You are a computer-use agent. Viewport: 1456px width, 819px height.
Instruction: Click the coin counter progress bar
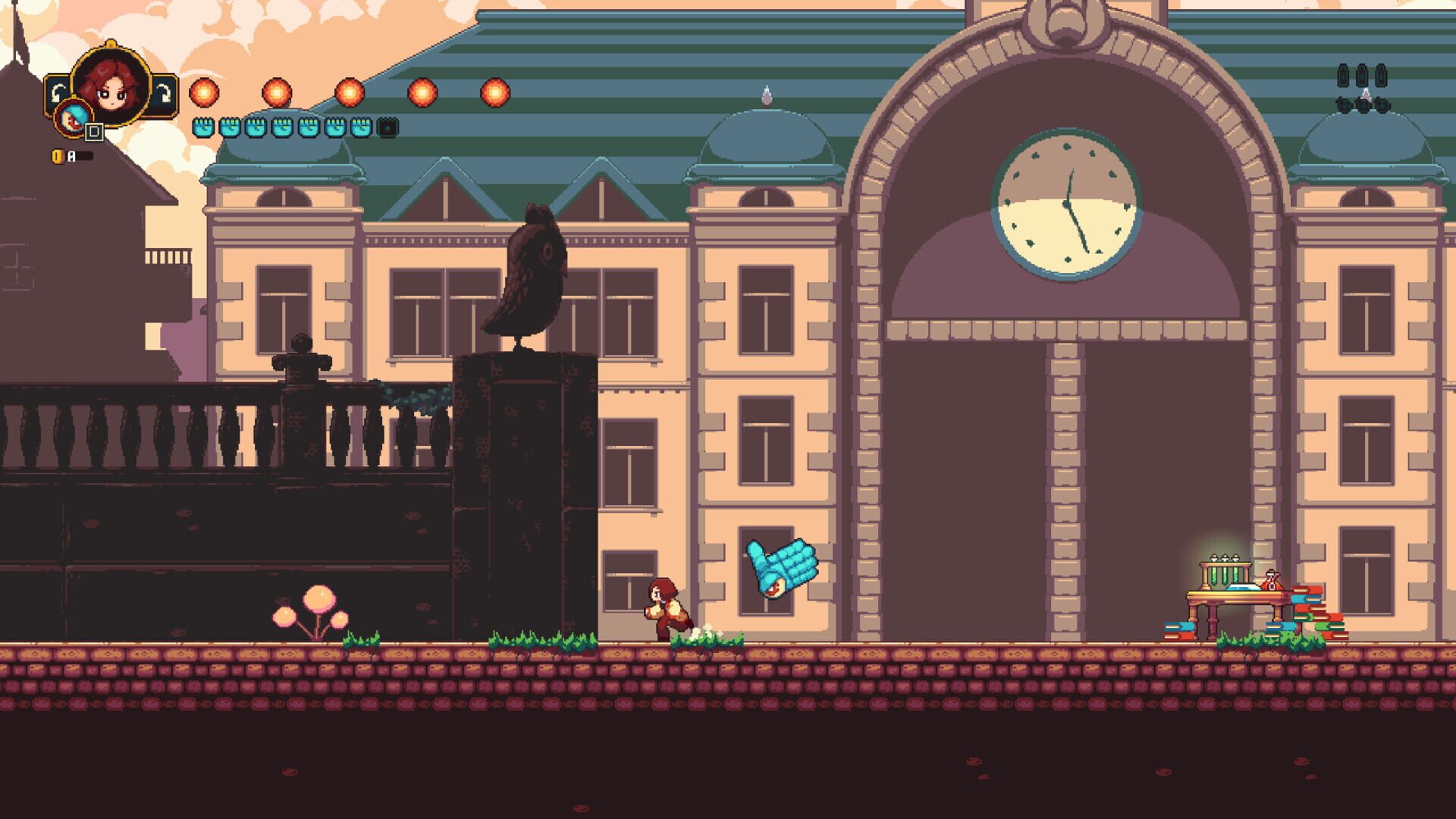coord(83,155)
